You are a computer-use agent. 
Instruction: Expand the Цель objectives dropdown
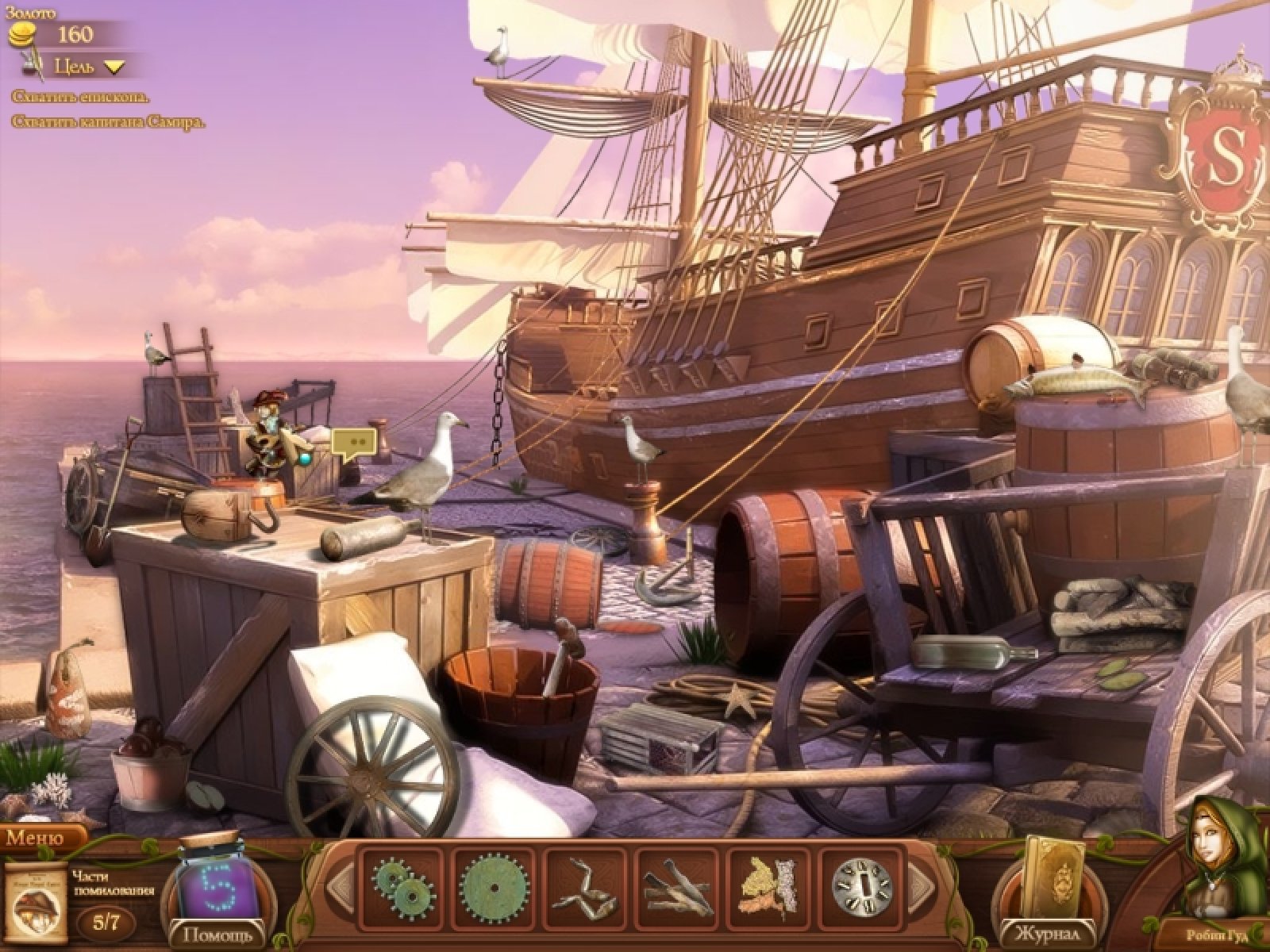point(115,67)
